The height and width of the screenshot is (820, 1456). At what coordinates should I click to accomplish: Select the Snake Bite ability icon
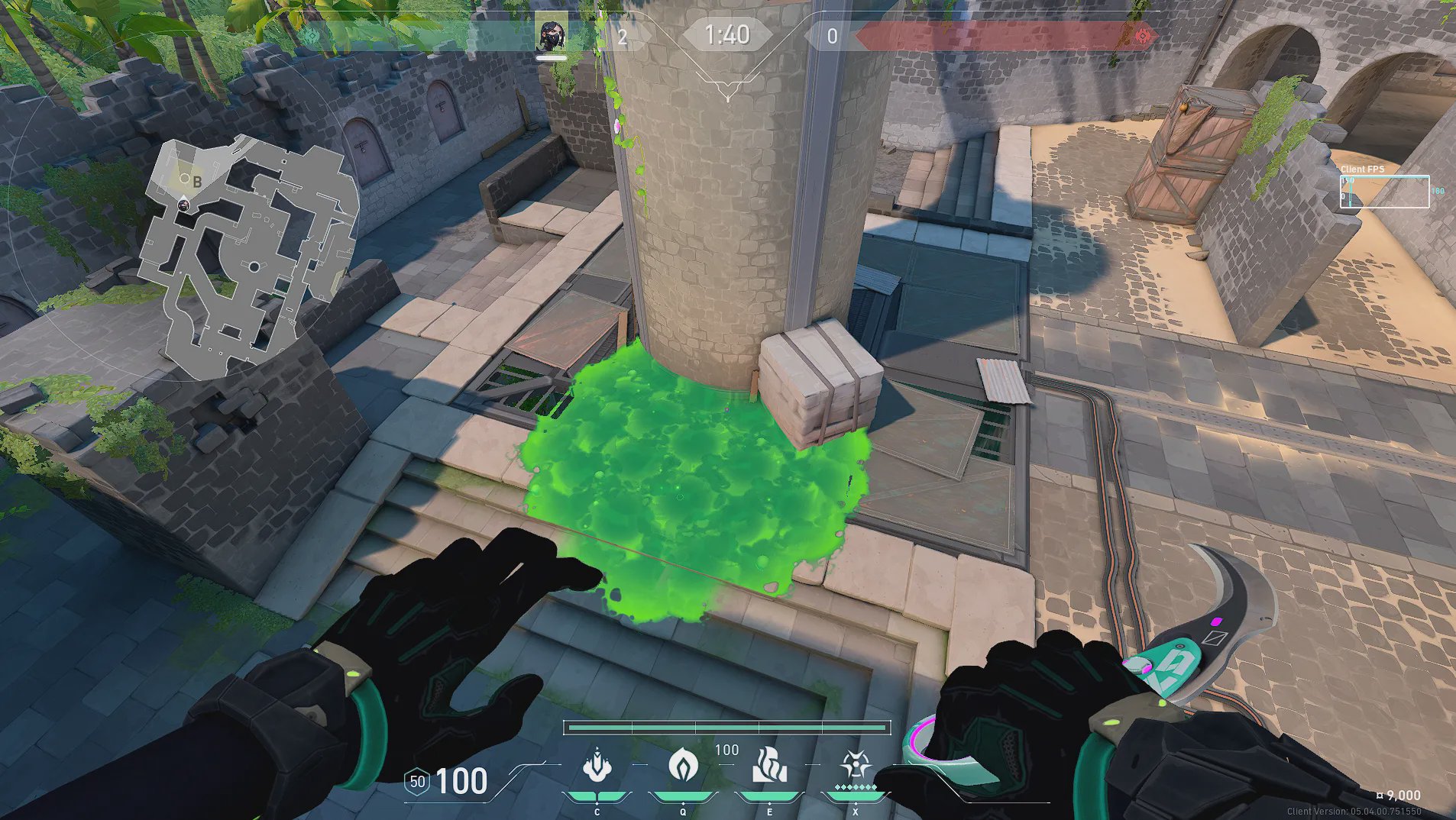[x=597, y=766]
